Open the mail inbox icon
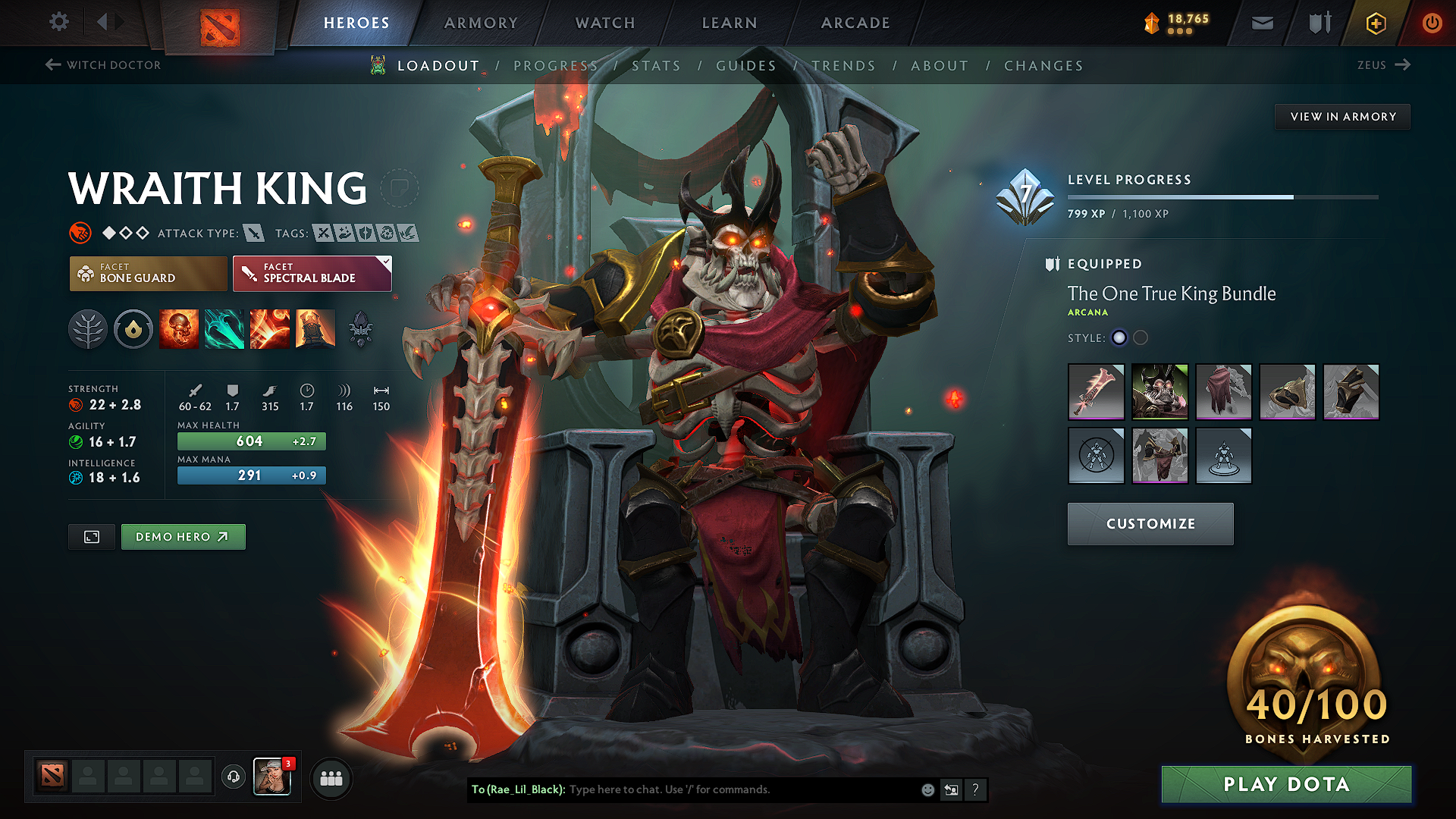 pos(1262,23)
